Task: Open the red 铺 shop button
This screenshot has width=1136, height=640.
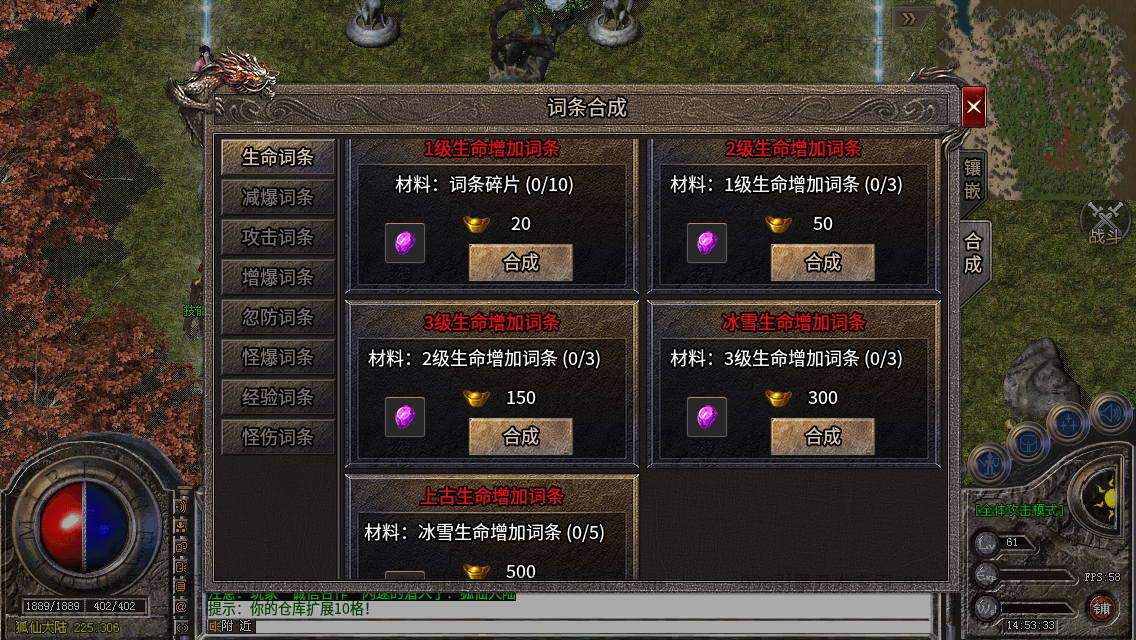Action: pyautogui.click(x=1101, y=607)
